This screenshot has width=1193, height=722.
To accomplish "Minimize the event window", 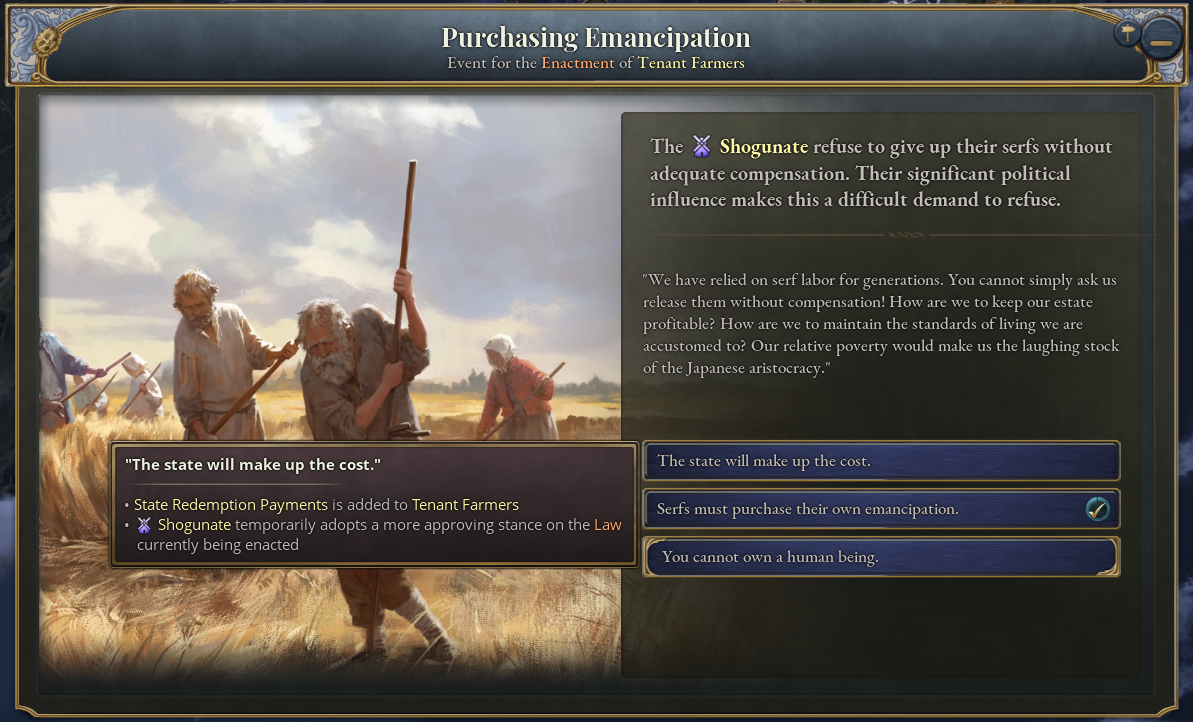I will pos(1161,42).
